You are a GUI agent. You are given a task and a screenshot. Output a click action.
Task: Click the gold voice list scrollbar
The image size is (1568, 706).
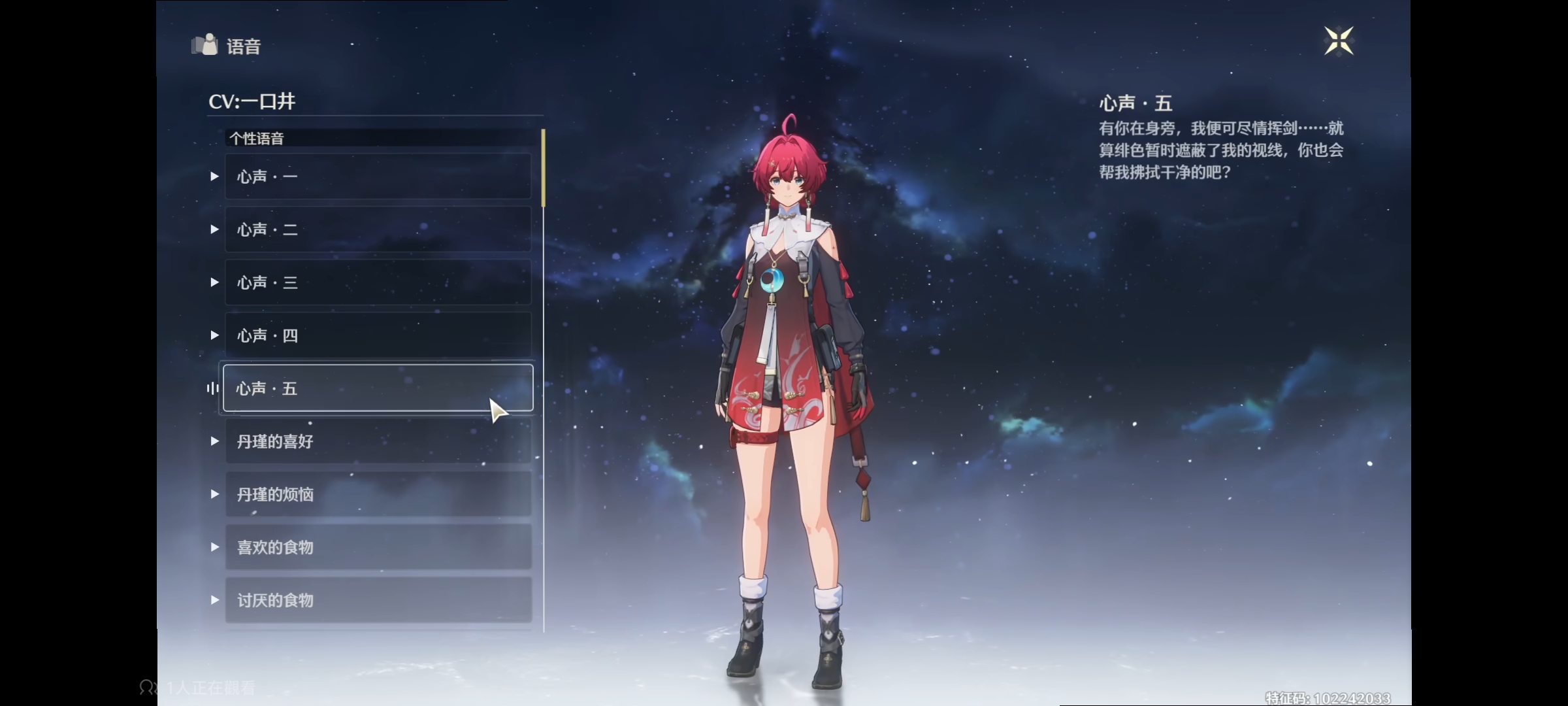click(543, 167)
